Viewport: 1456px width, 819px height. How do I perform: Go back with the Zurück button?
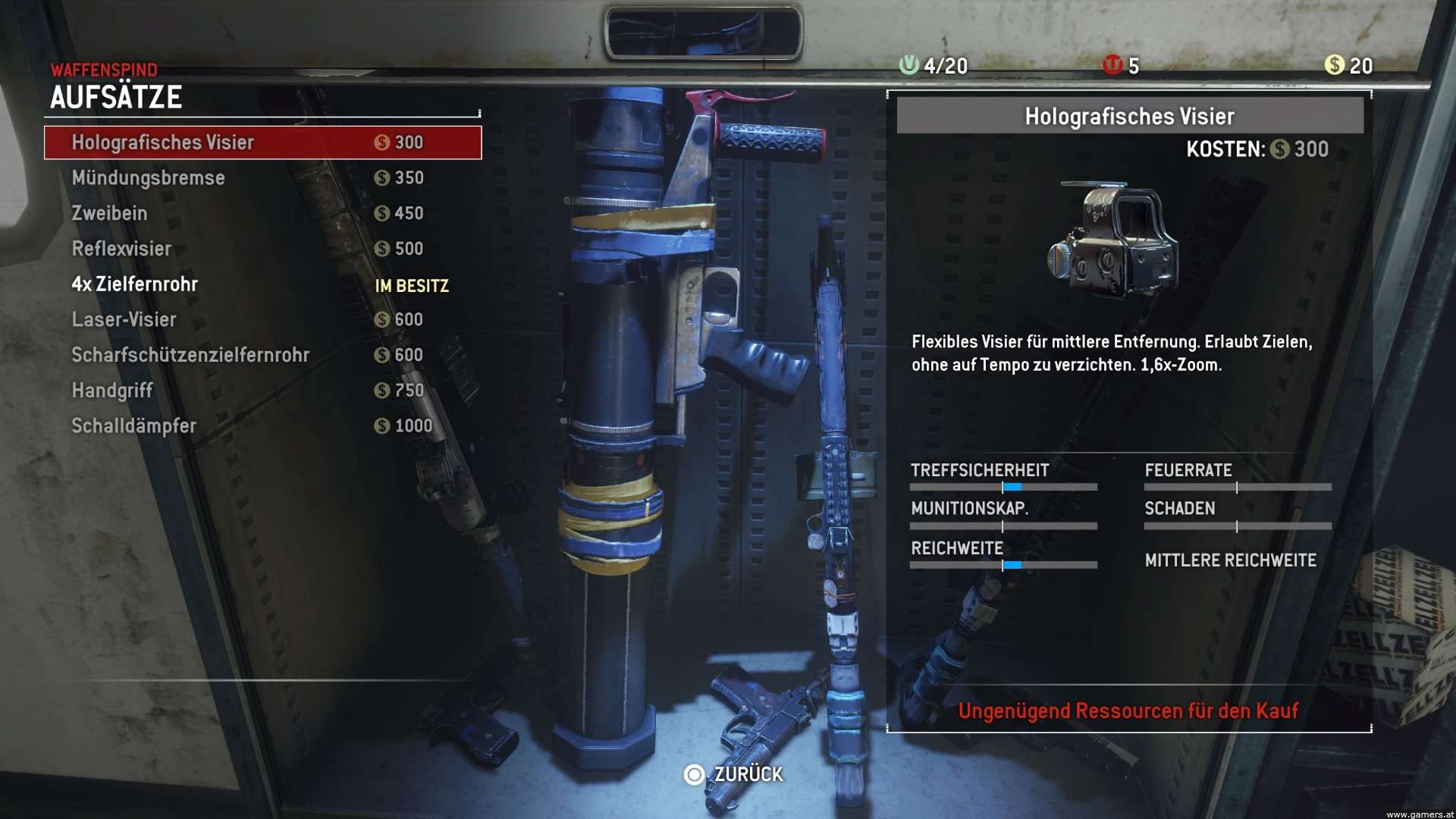click(x=734, y=774)
